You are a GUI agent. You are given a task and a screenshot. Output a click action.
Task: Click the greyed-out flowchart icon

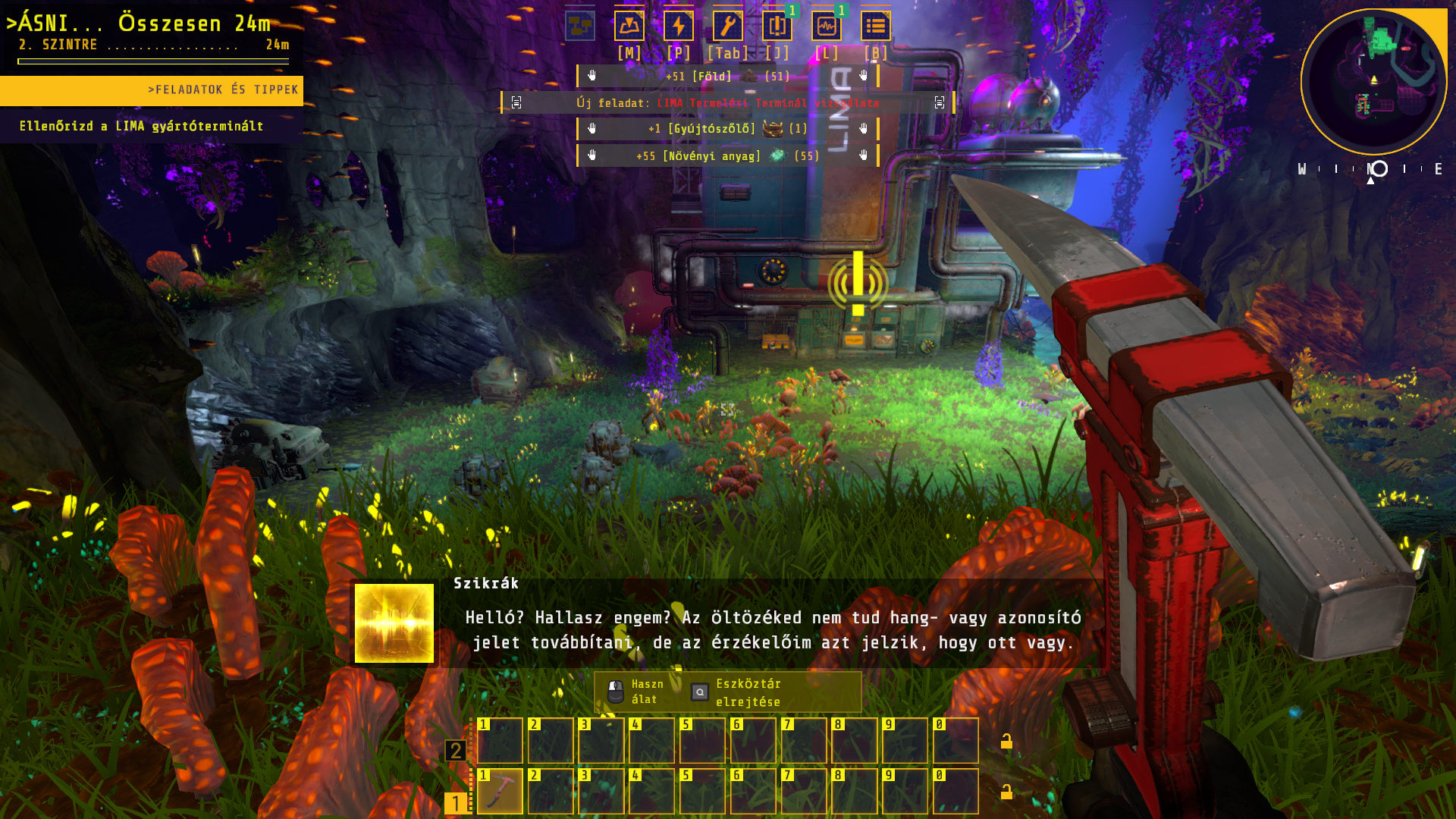pos(579,27)
